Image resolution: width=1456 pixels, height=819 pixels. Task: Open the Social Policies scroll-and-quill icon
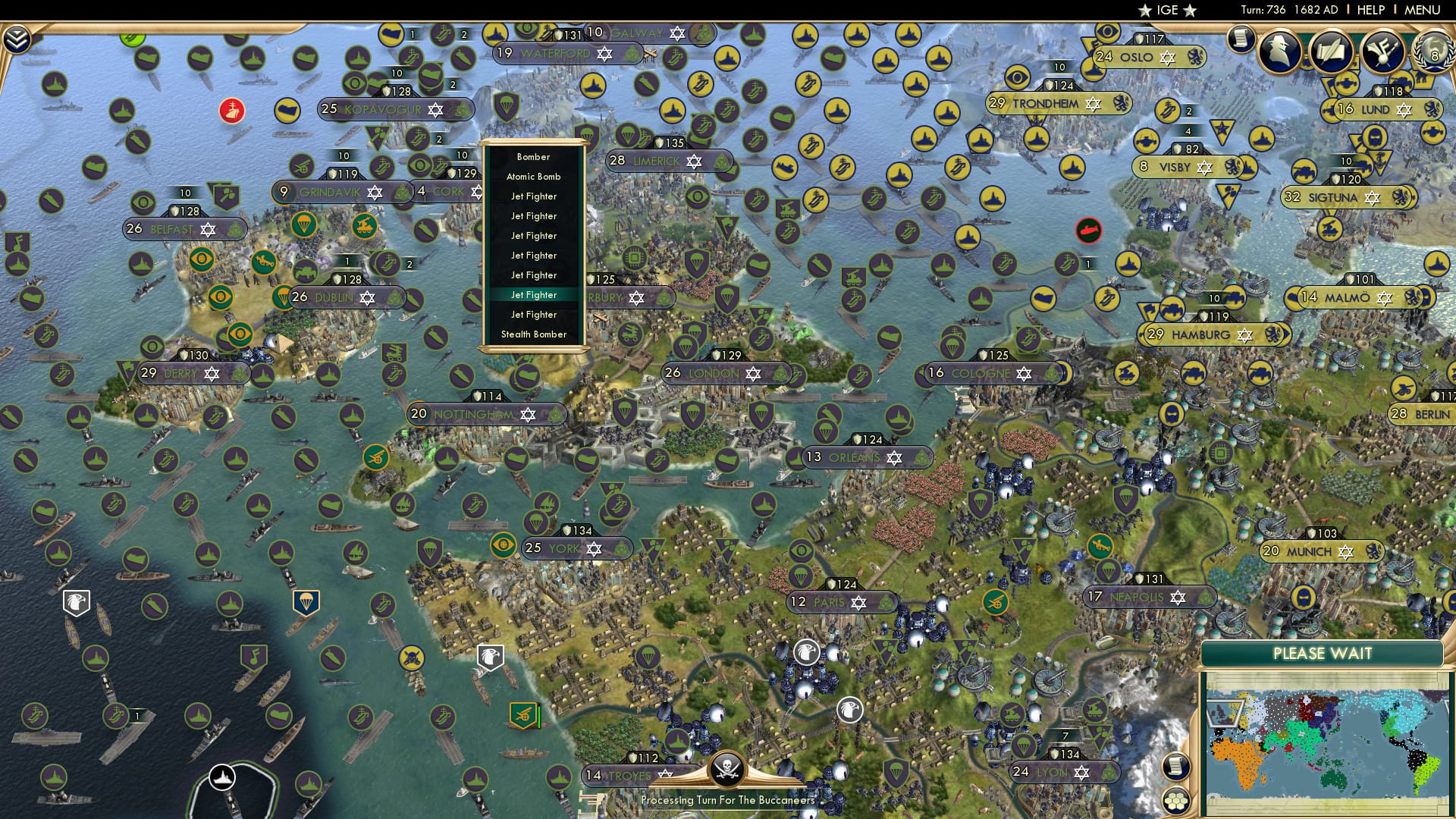[x=1332, y=52]
